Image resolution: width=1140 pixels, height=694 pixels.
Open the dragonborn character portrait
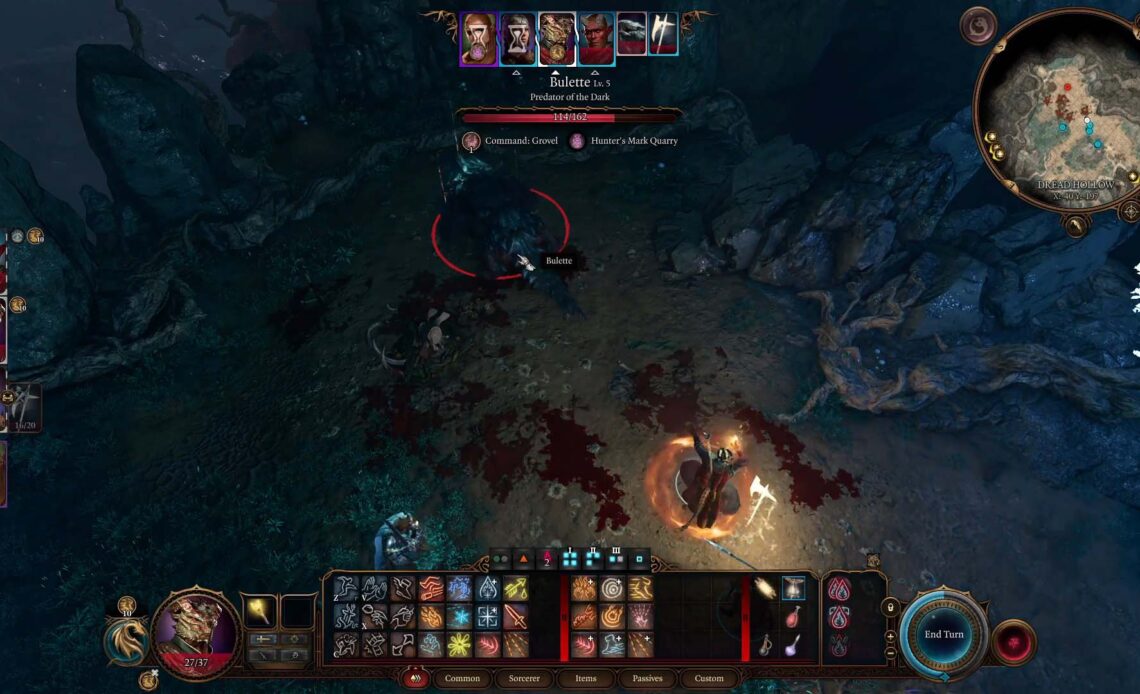coord(194,634)
